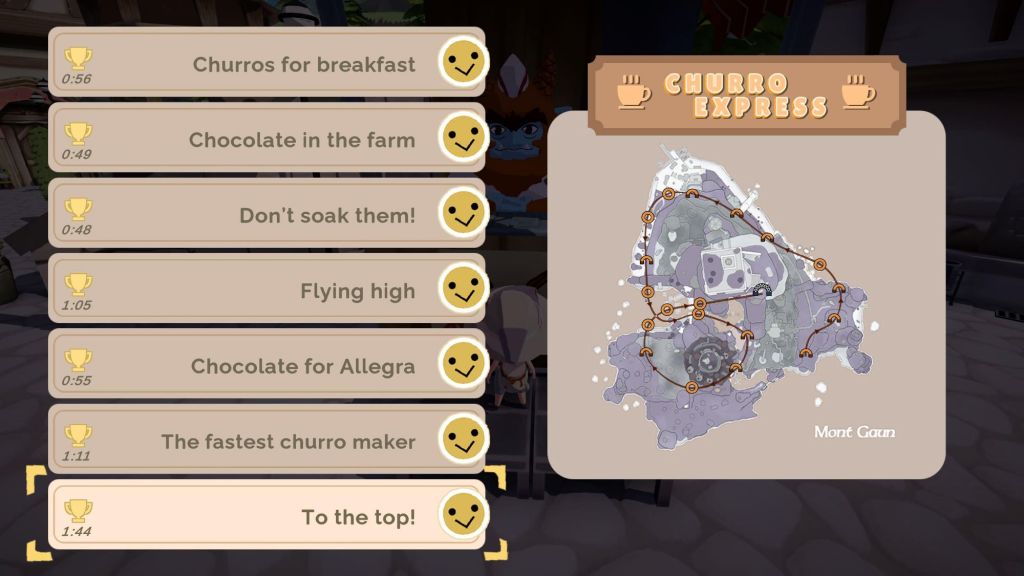Select the Churros for breakfast race
Viewport: 1024px width, 576px height.
[x=266, y=63]
